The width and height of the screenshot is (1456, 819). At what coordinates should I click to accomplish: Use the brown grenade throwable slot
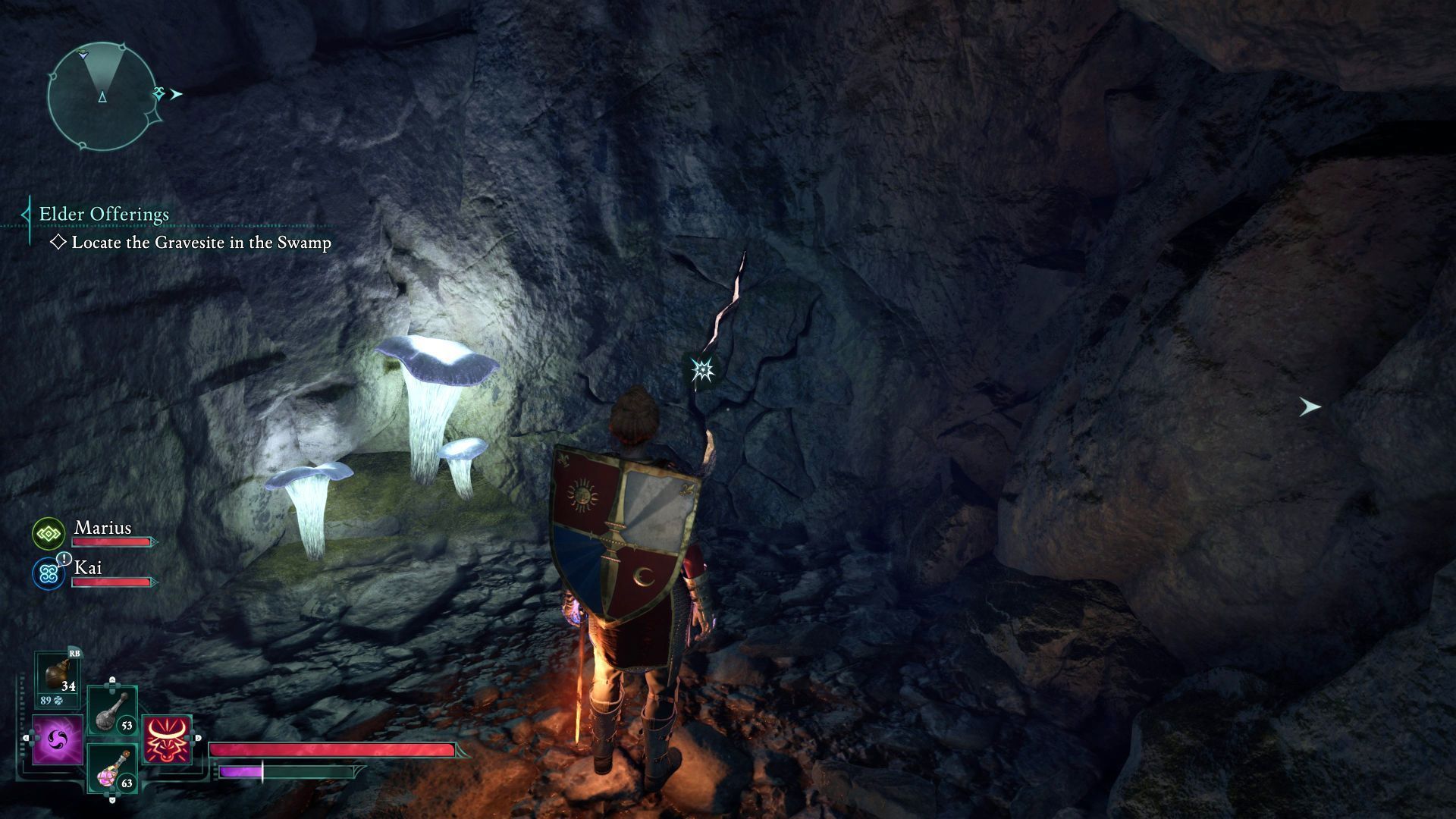tap(58, 675)
